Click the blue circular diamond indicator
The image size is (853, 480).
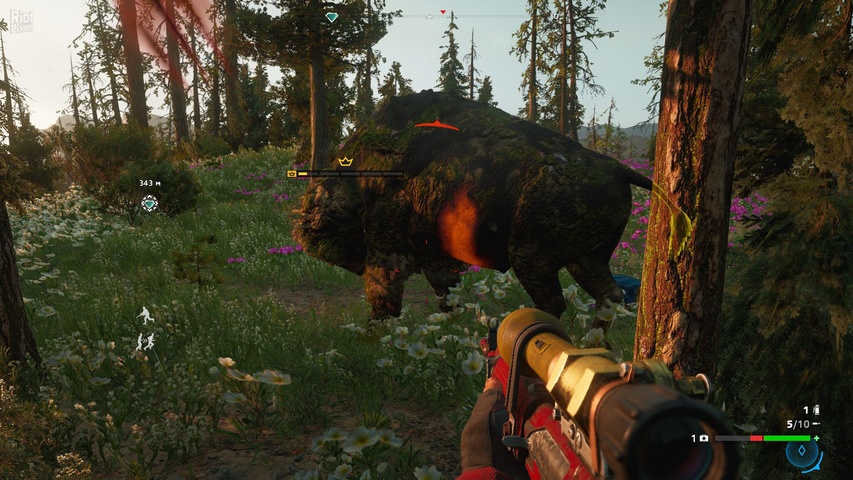(x=803, y=454)
